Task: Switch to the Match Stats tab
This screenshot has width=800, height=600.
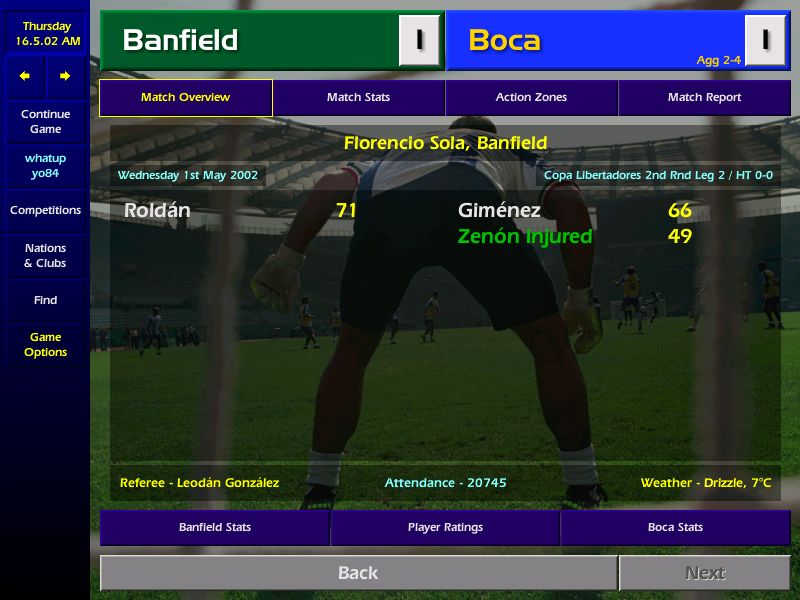Action: tap(358, 98)
